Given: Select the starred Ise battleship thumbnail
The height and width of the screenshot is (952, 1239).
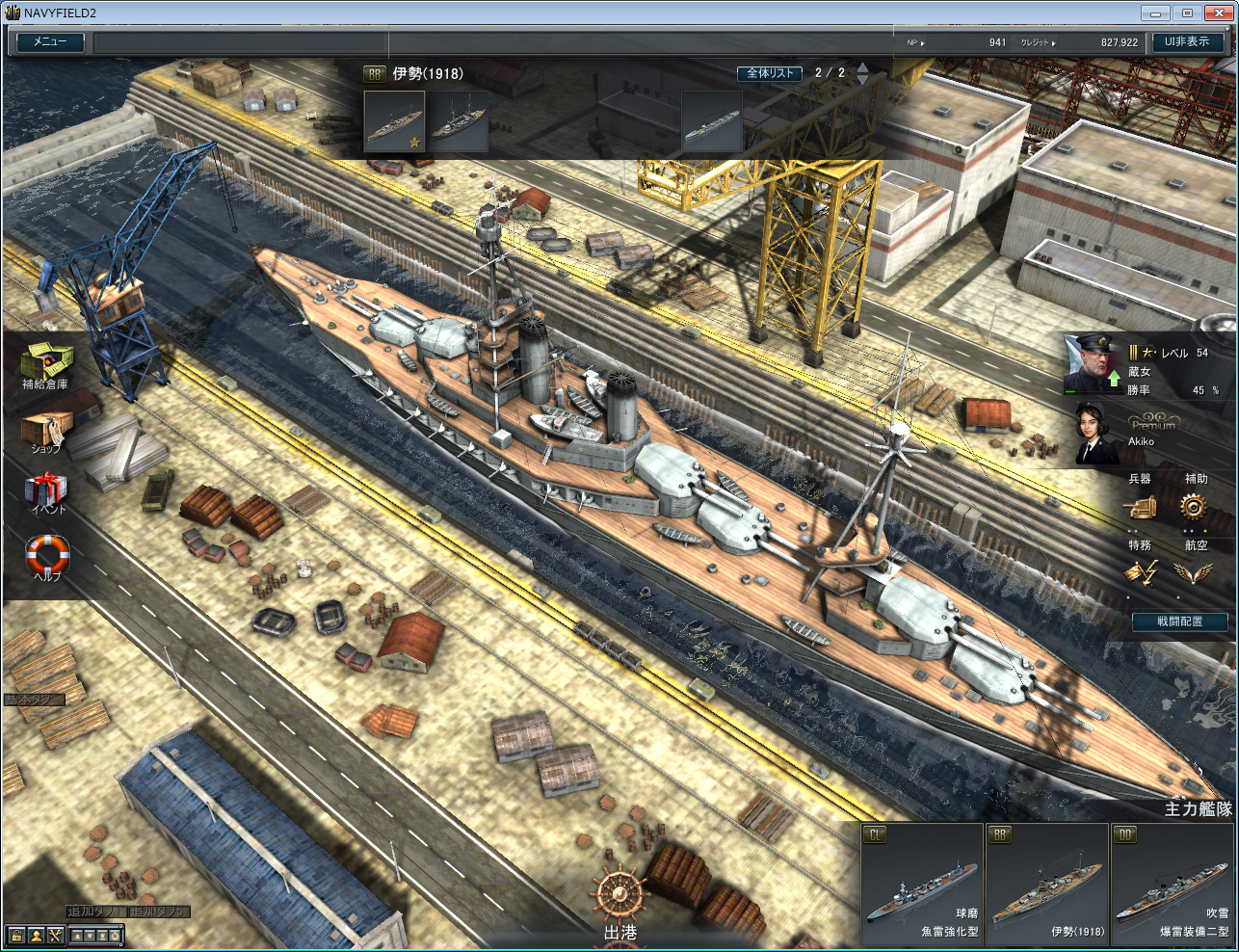Looking at the screenshot, I should (x=394, y=122).
